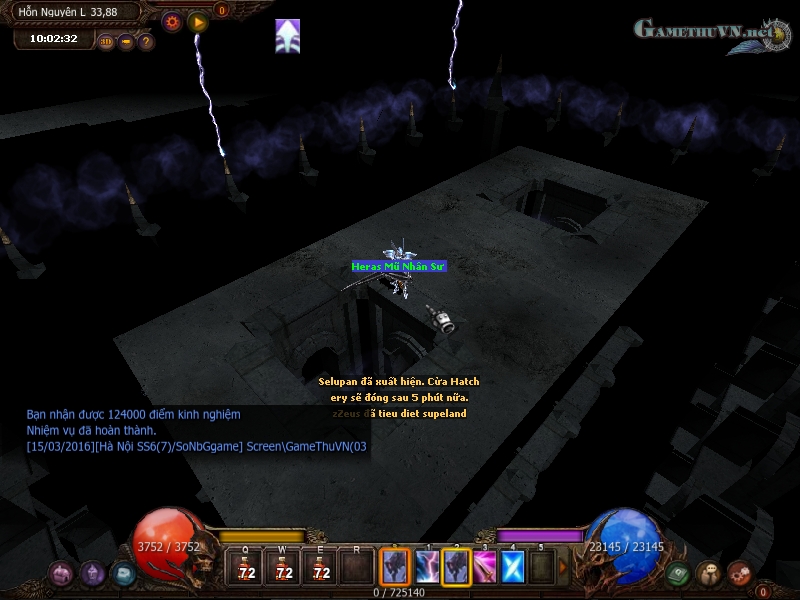
Task: Open the gear settings button
Action: tap(172, 21)
